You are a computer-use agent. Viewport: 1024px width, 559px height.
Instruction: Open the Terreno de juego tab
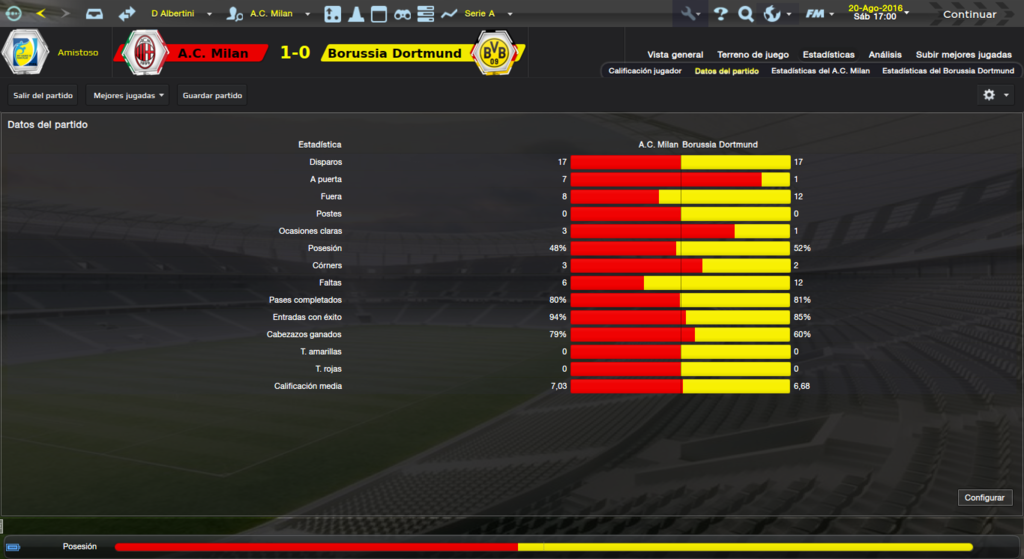point(752,55)
